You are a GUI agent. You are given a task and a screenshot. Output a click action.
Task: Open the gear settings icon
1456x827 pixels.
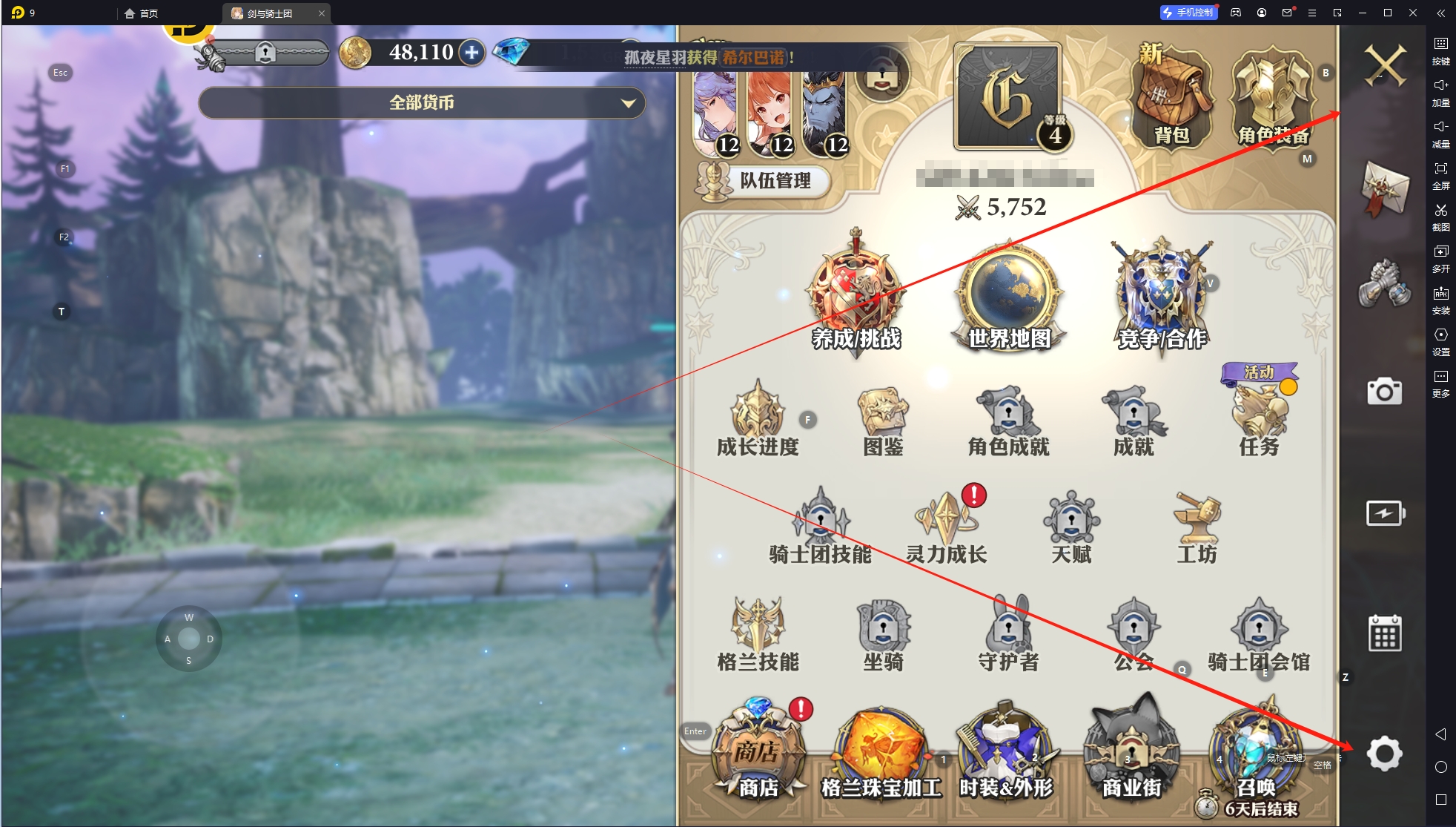pyautogui.click(x=1384, y=754)
